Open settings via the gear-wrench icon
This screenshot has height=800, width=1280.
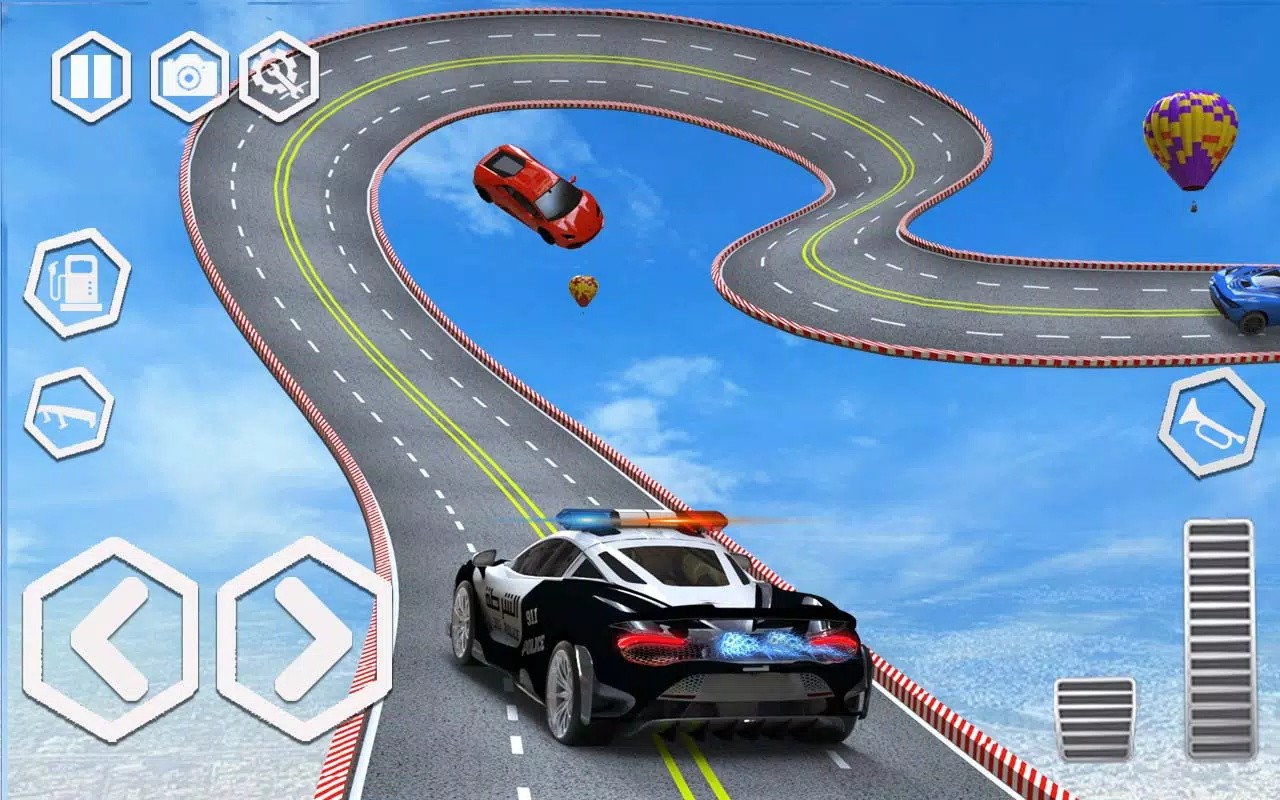[281, 73]
